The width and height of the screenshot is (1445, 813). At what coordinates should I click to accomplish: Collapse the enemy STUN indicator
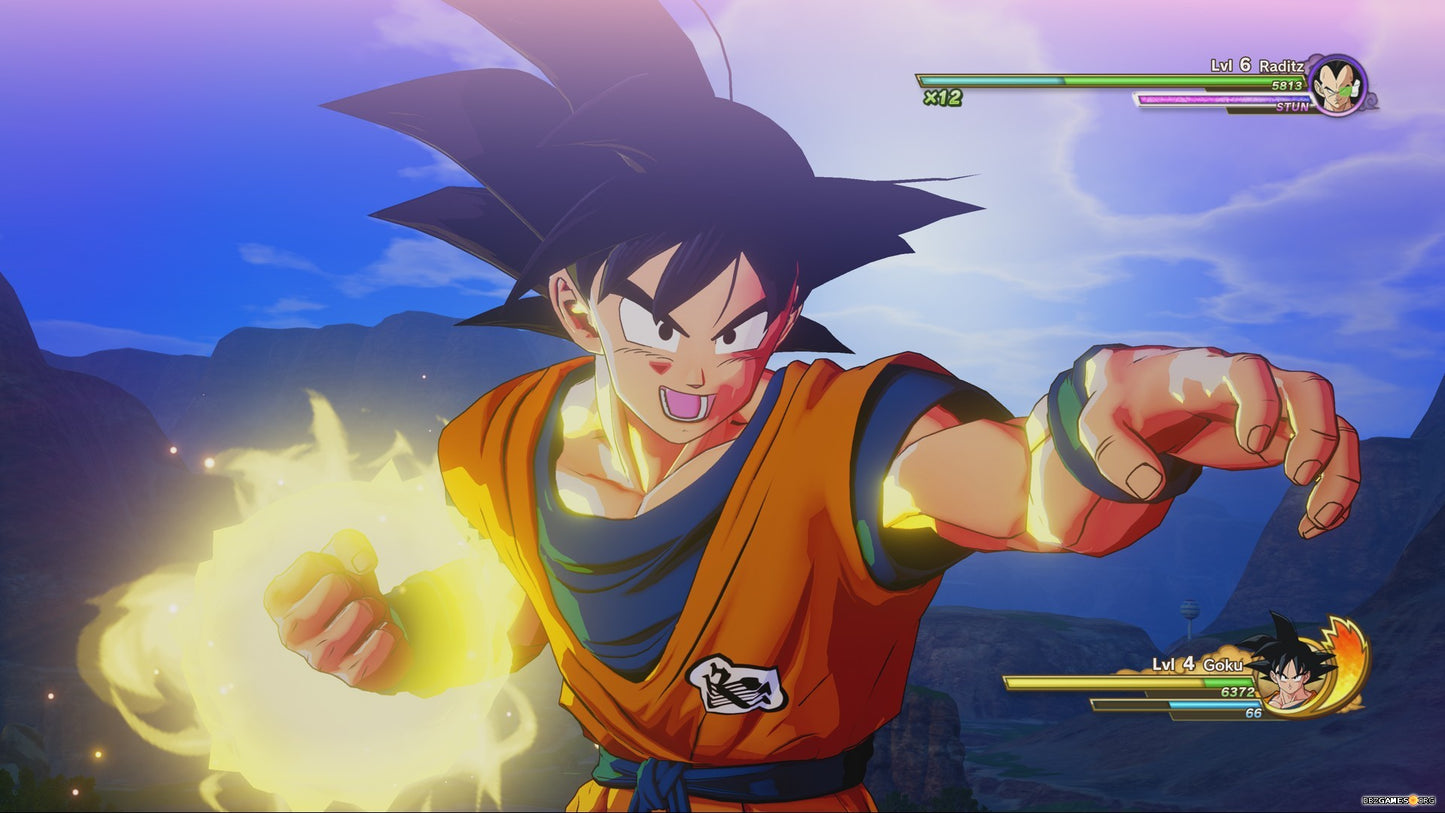[x=1293, y=108]
